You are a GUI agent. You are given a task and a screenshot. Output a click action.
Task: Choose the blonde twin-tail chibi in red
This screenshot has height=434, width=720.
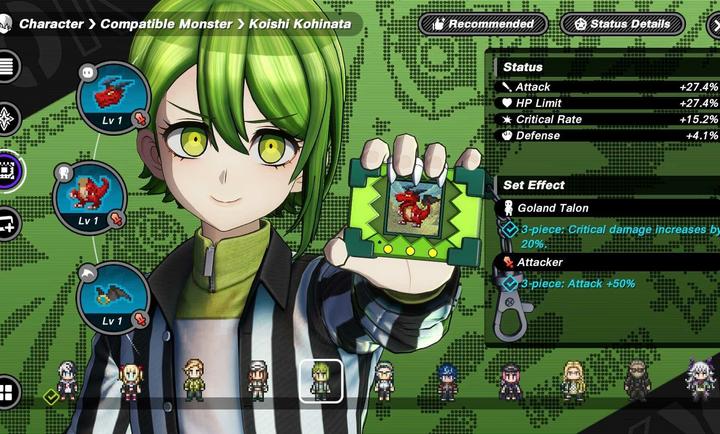coord(131,381)
